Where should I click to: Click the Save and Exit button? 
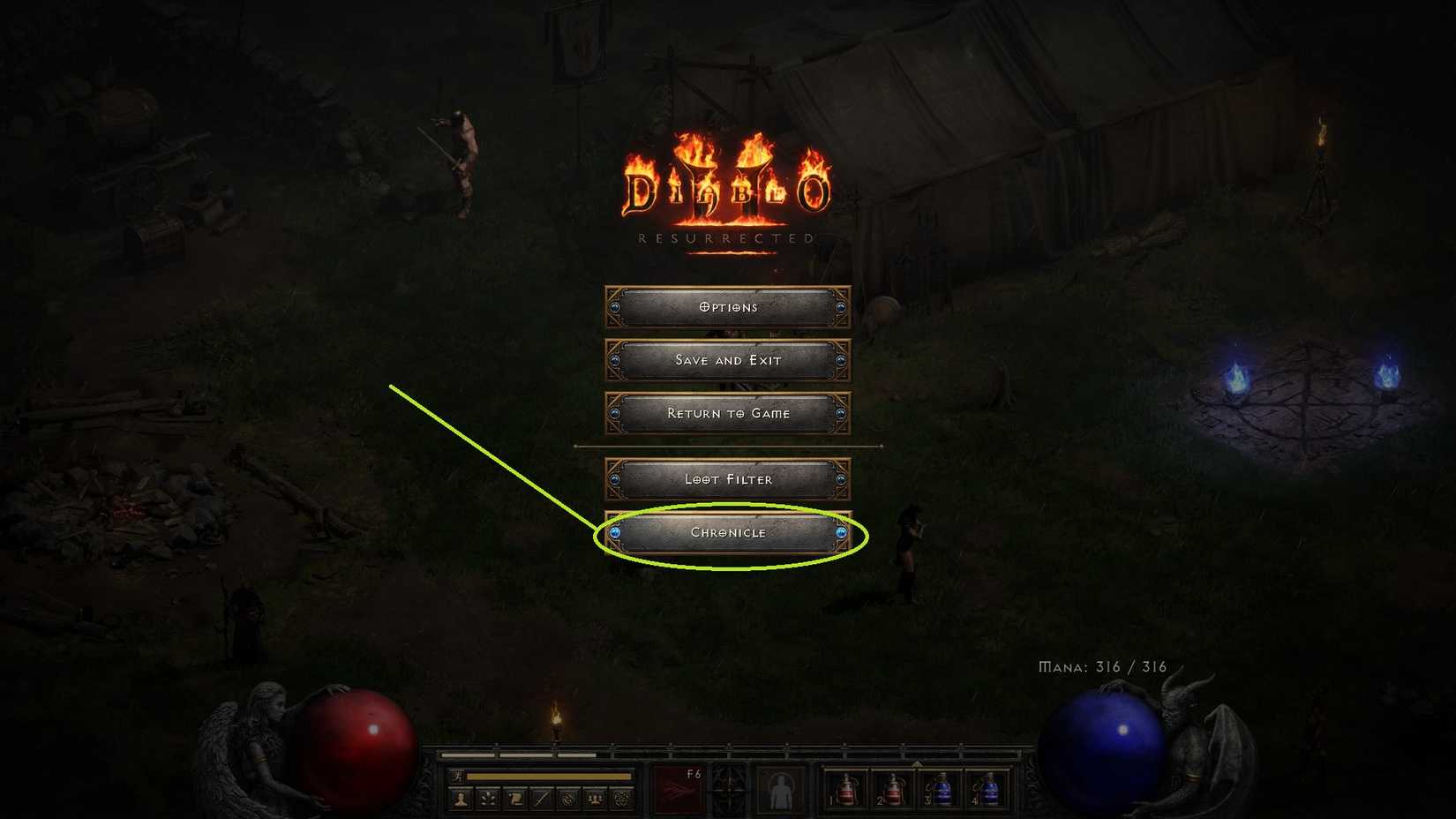726,359
